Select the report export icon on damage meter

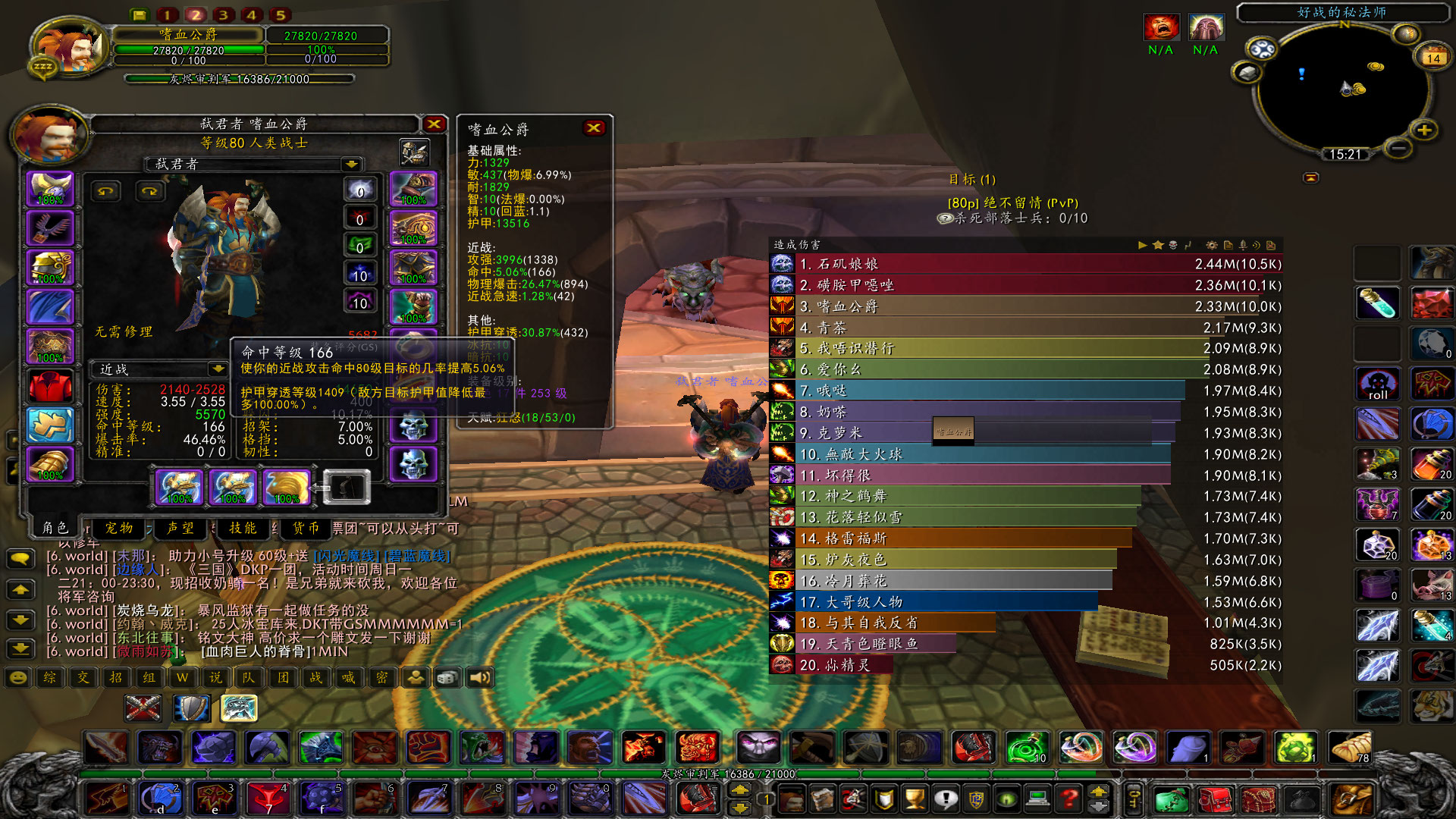pyautogui.click(x=1228, y=246)
